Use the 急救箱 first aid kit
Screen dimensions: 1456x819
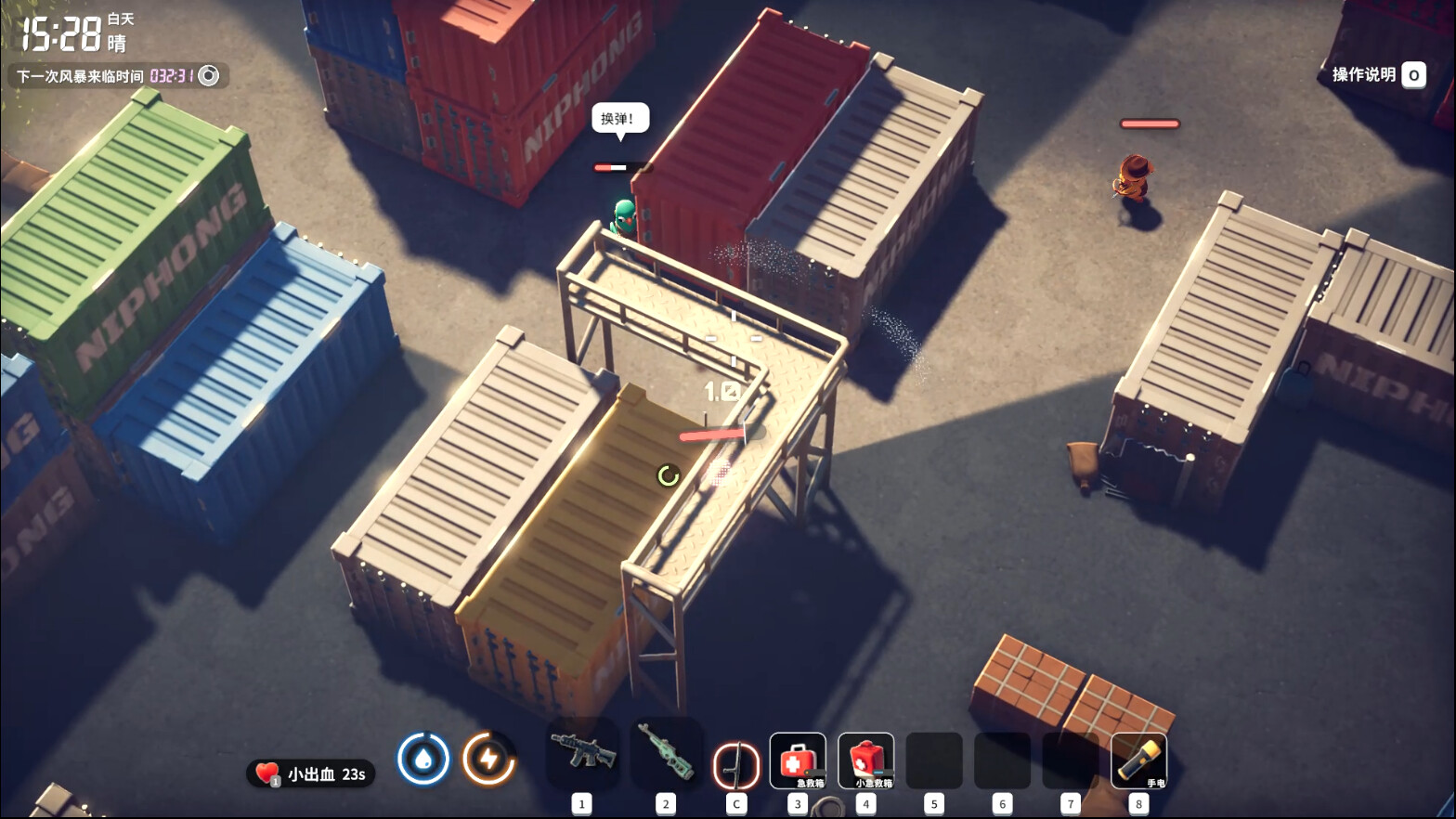coord(797,760)
